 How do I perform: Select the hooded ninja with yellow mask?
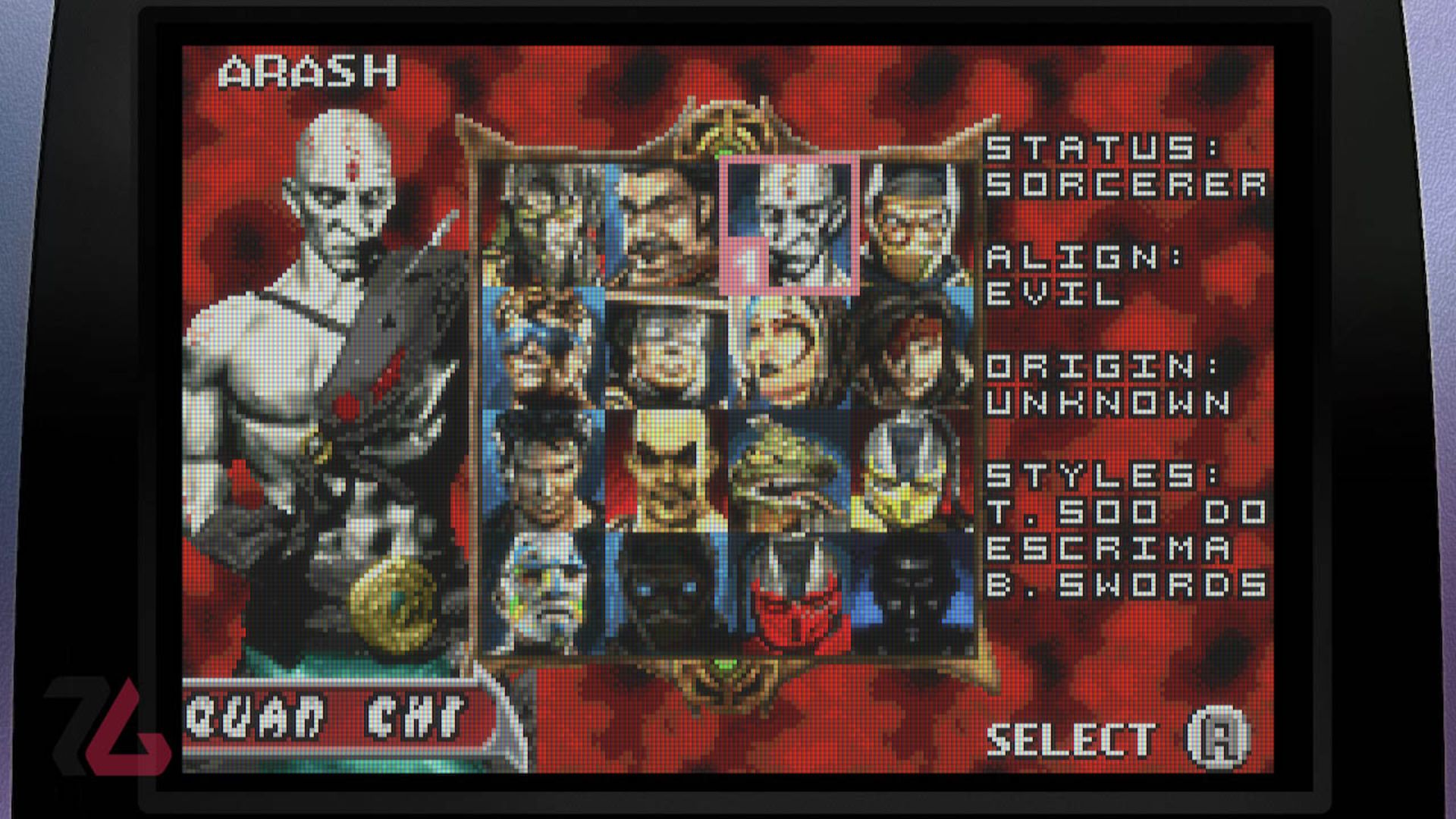pos(913,225)
